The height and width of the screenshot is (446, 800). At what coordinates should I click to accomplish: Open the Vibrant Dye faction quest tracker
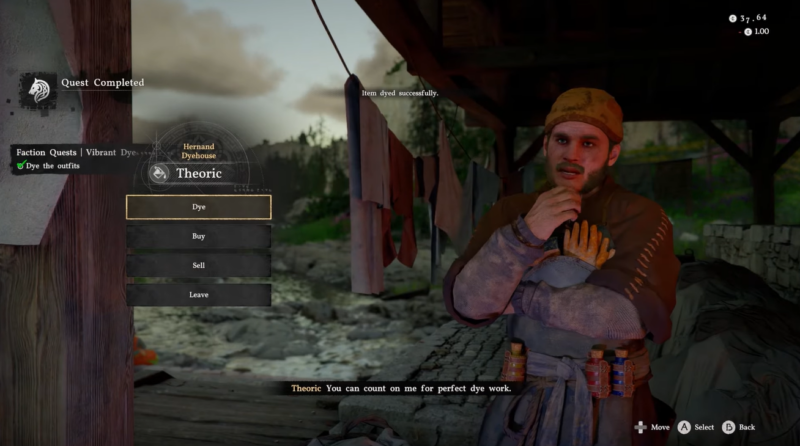pyautogui.click(x=75, y=152)
